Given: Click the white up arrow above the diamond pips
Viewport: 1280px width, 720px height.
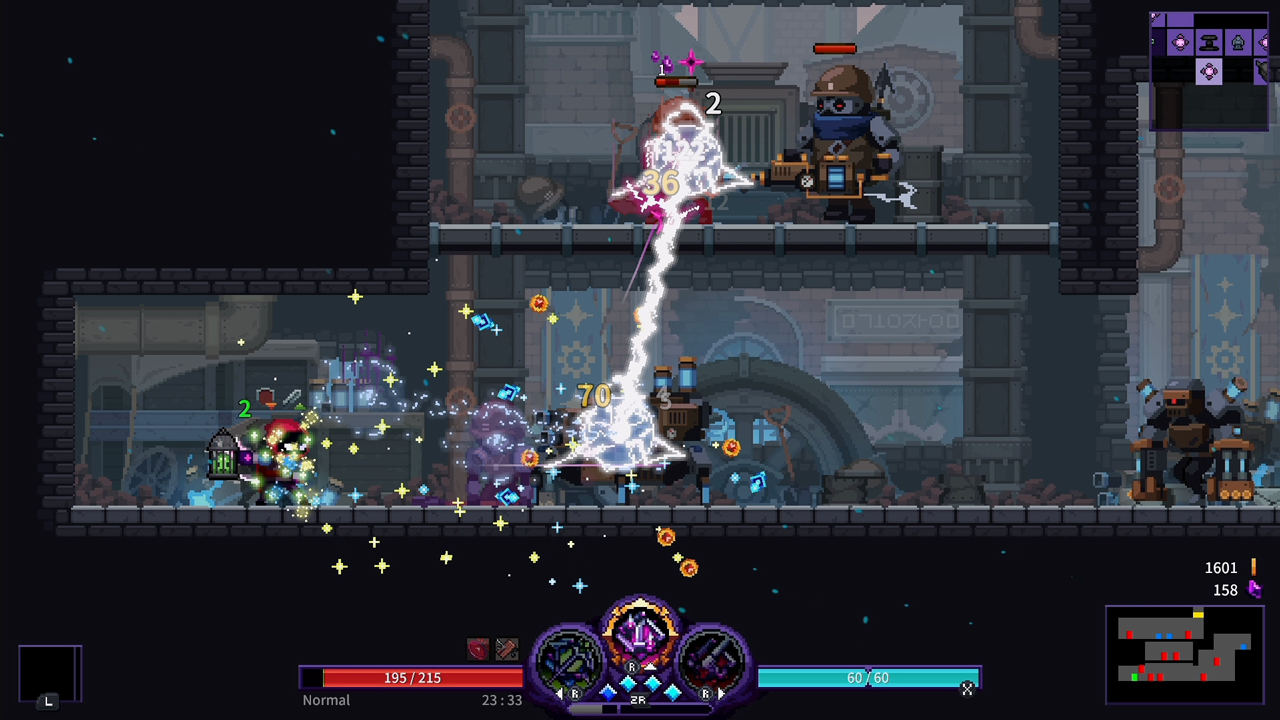Looking at the screenshot, I should [651, 666].
